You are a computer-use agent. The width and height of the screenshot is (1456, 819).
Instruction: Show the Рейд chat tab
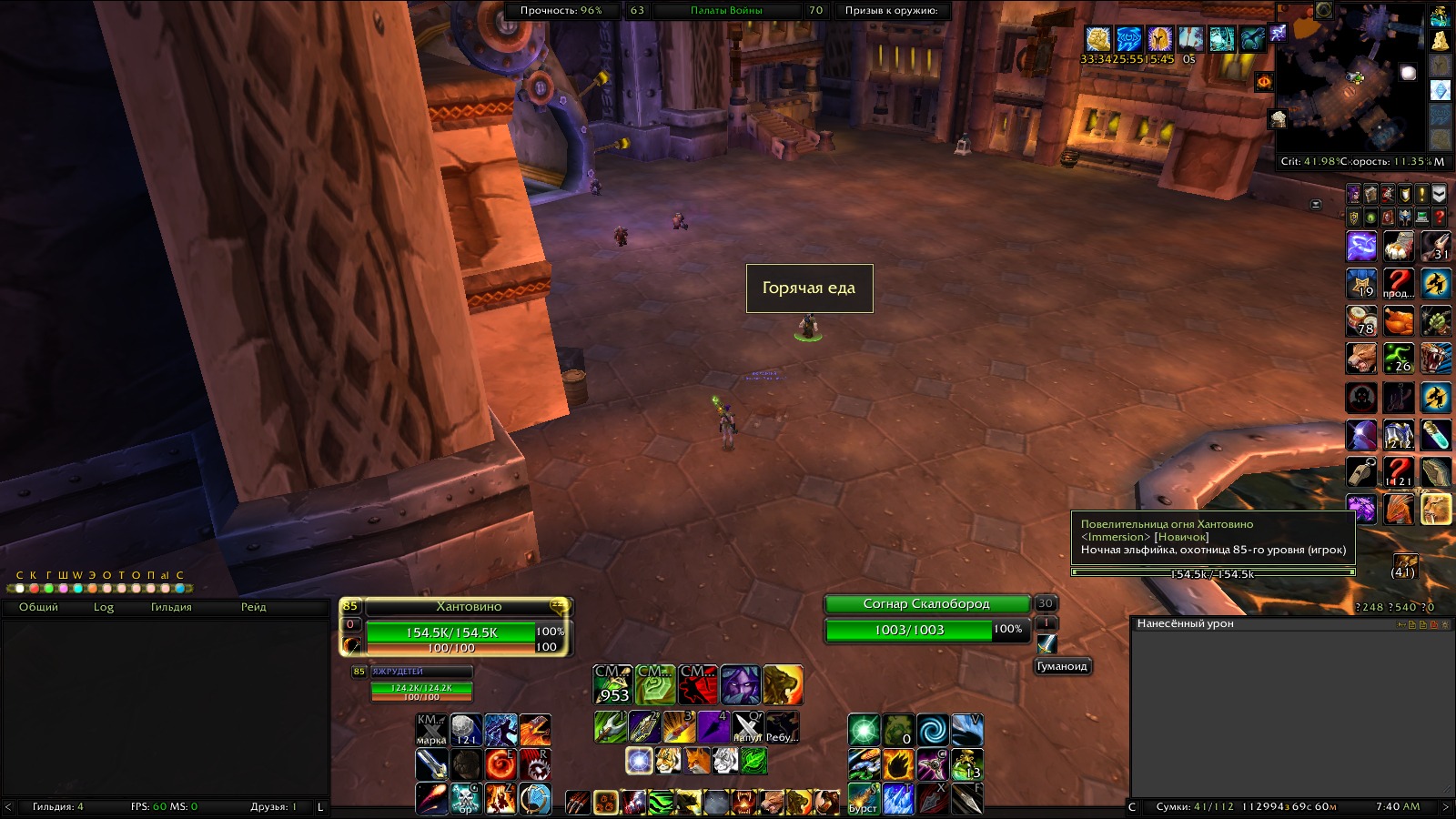254,607
